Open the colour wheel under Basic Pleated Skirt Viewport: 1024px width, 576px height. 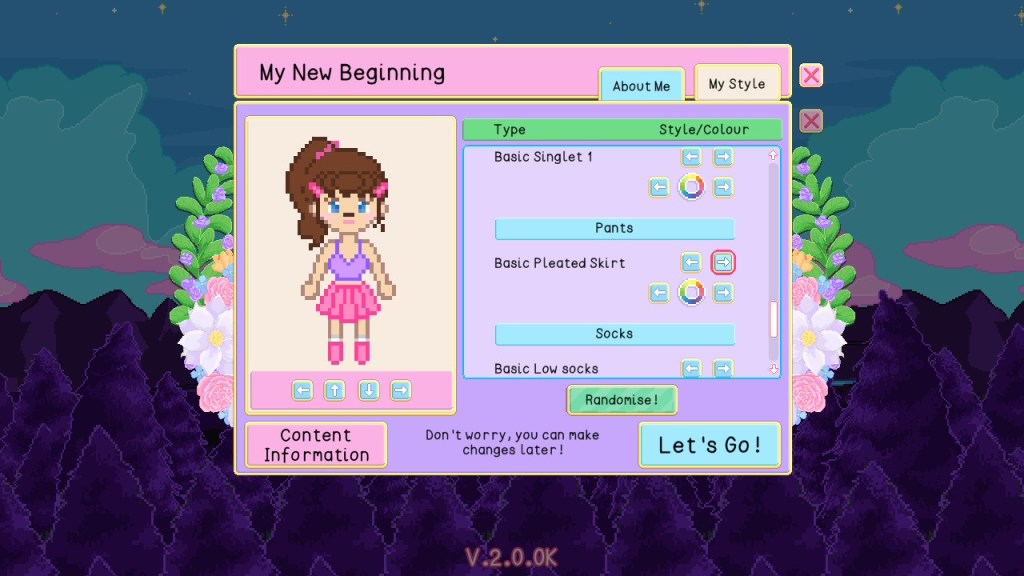pos(691,293)
